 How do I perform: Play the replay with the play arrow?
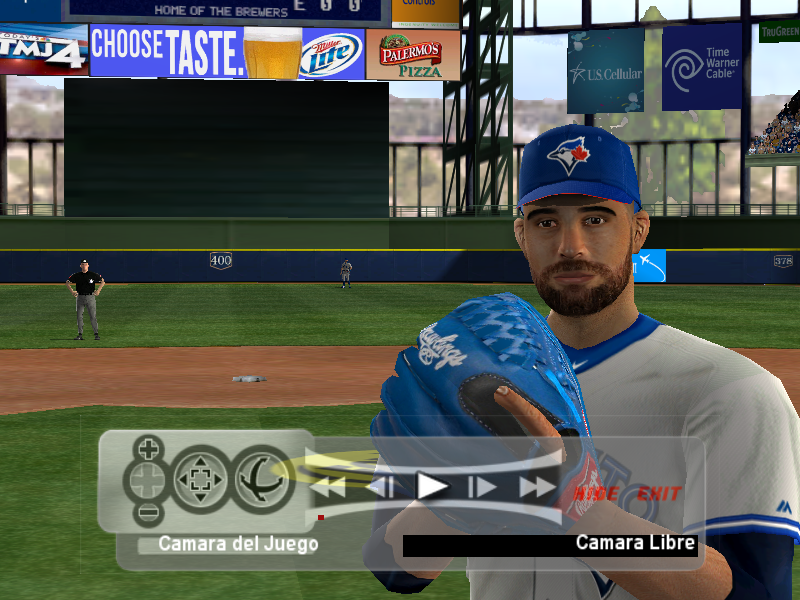(432, 487)
